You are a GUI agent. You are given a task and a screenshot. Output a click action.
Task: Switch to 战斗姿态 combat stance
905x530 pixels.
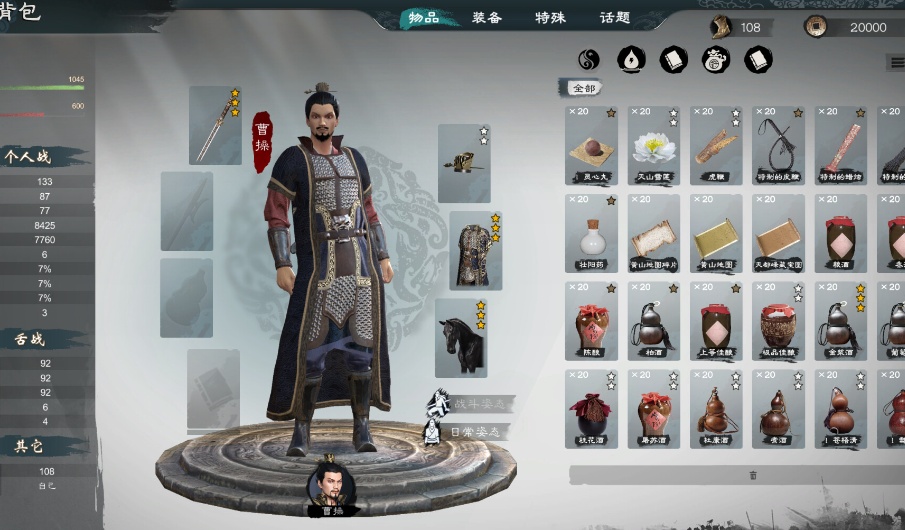point(472,404)
